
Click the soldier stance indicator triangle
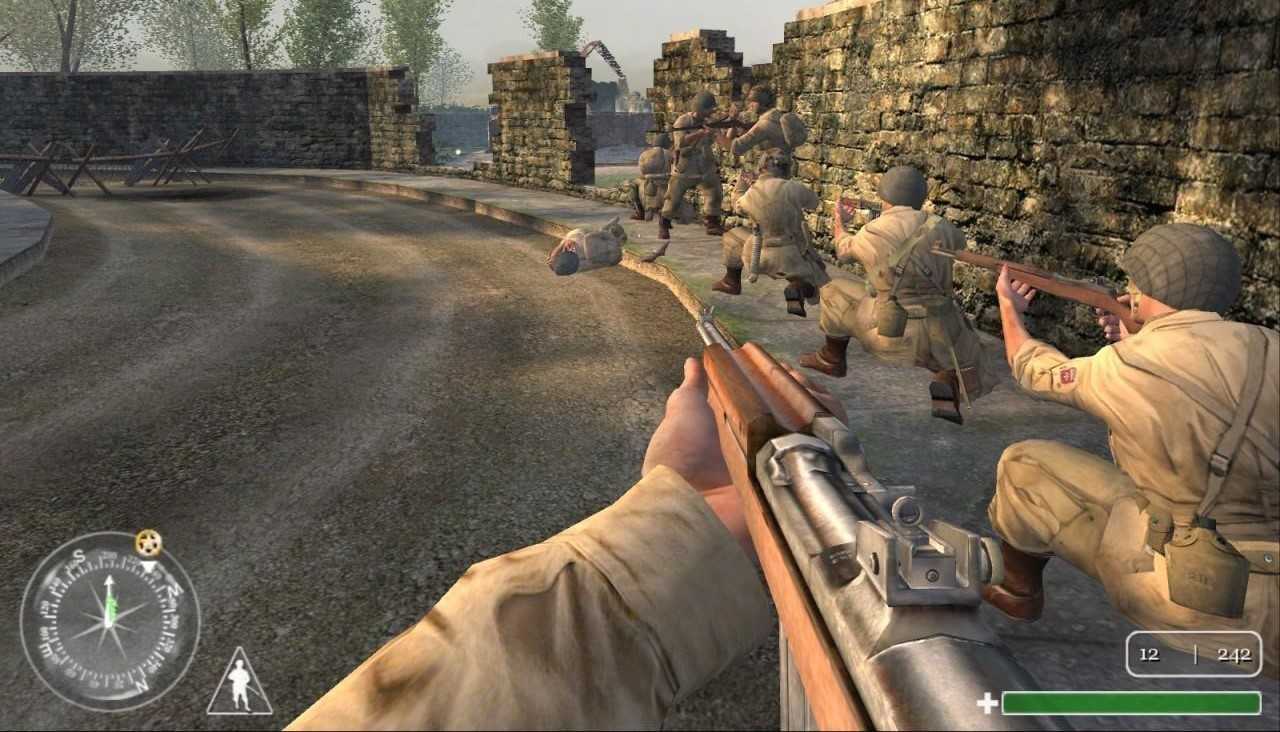coord(239,685)
